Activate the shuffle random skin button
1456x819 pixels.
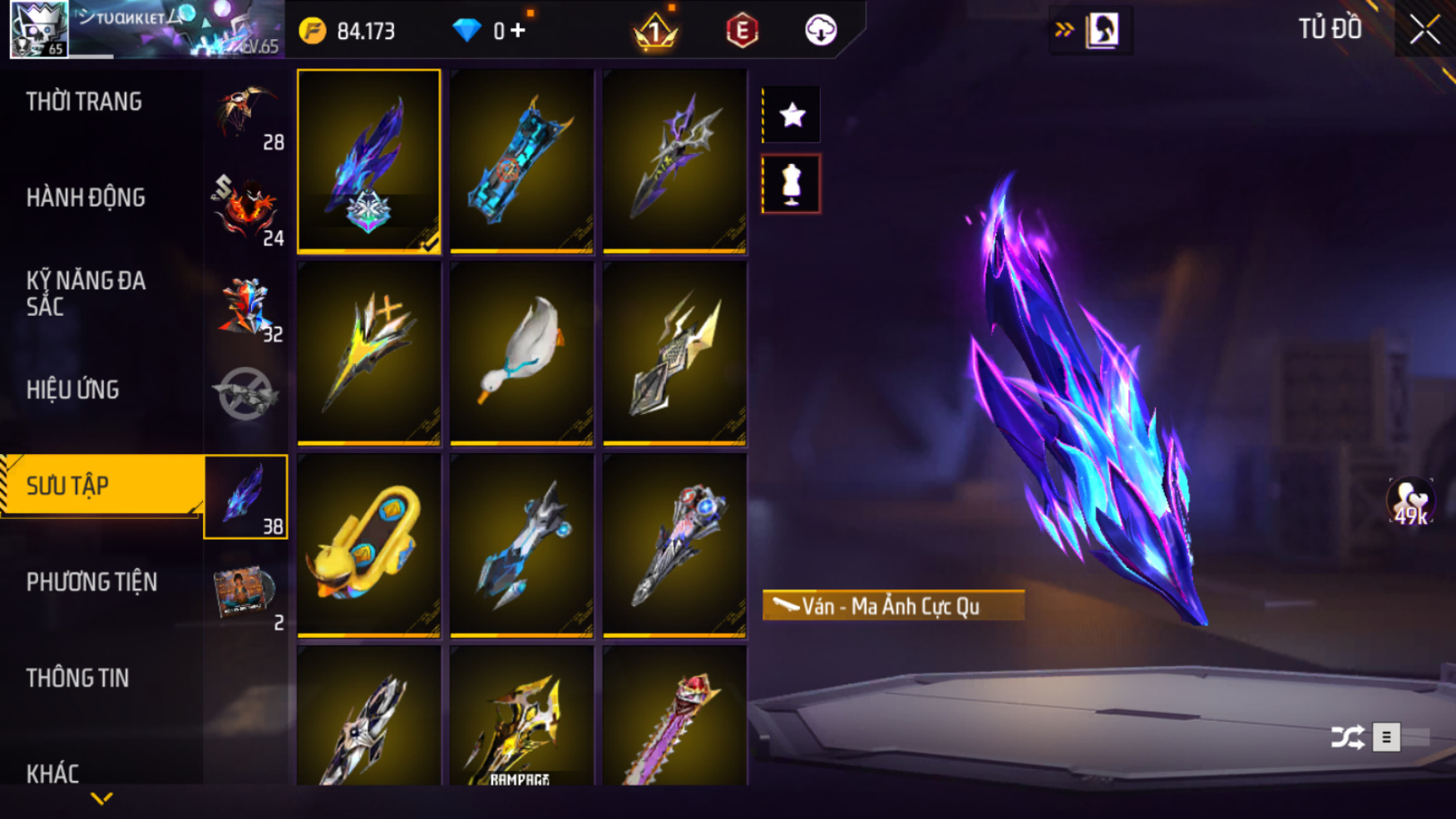1347,737
